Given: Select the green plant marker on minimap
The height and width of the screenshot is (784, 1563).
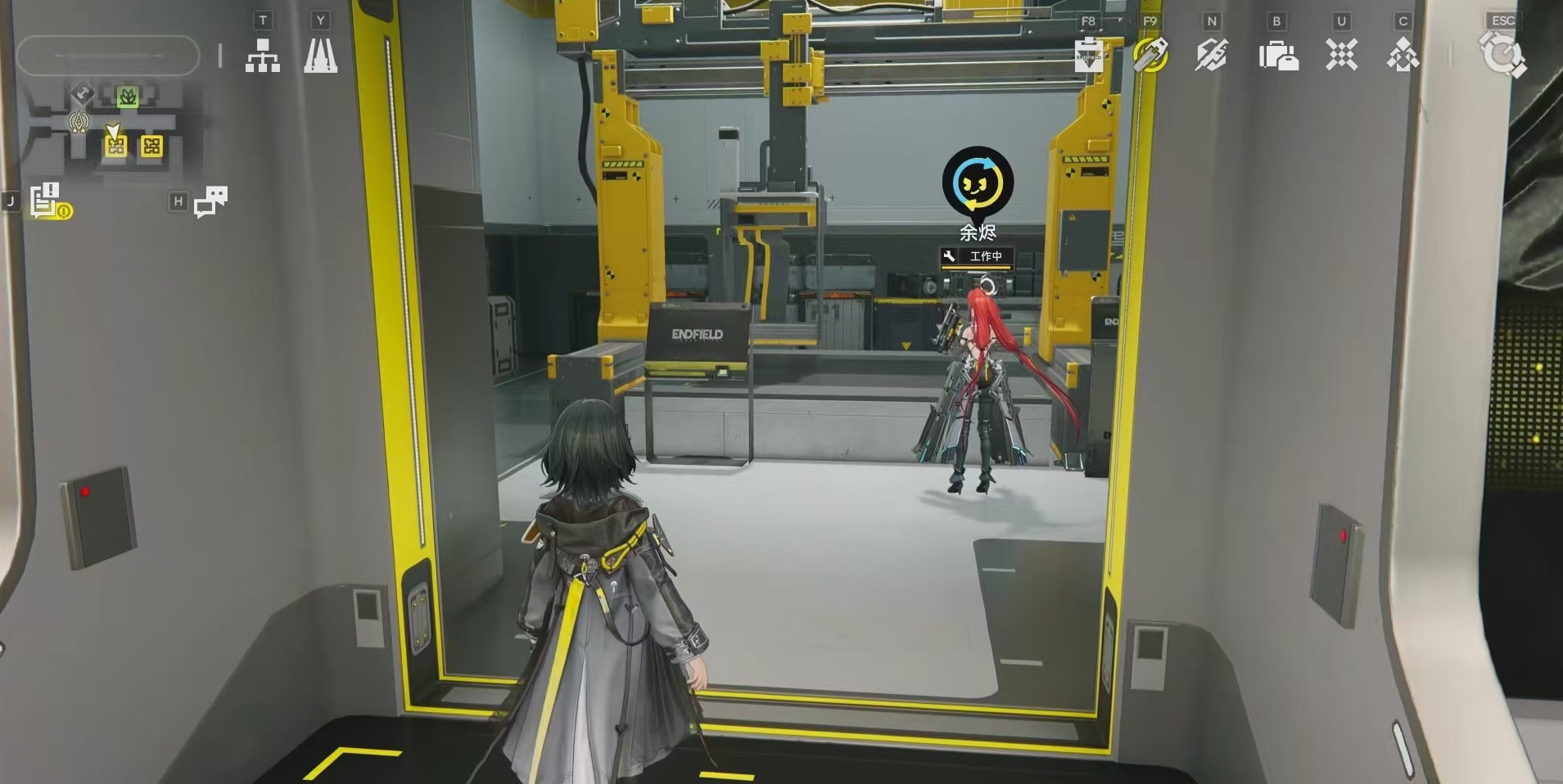Looking at the screenshot, I should point(127,97).
